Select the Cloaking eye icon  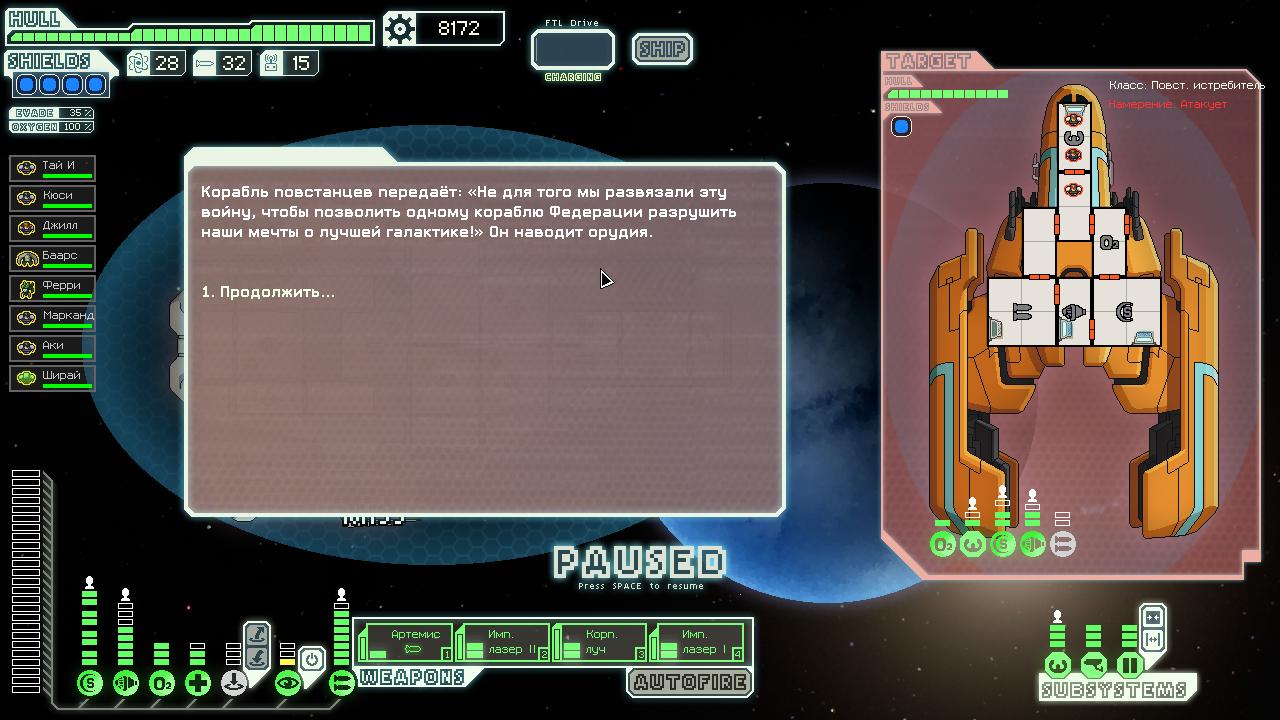(289, 683)
